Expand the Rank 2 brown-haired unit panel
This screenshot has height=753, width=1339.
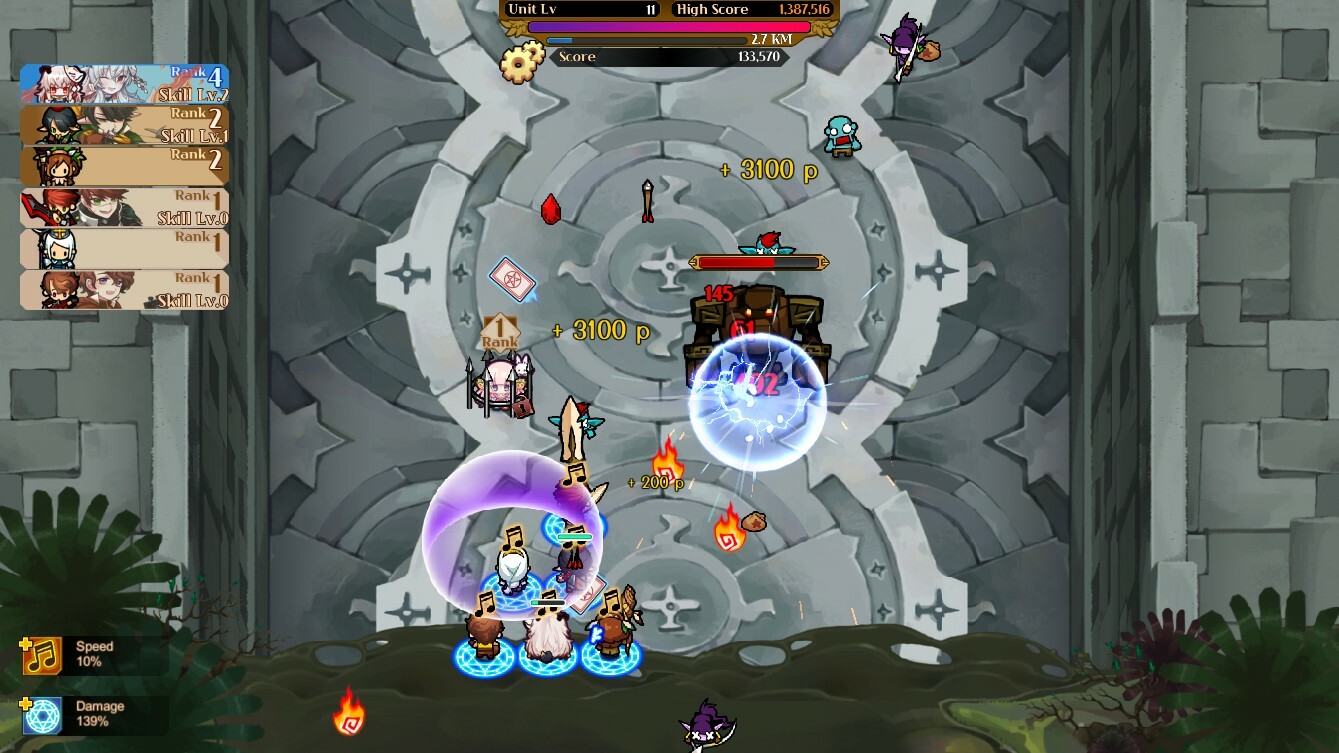[x=124, y=165]
